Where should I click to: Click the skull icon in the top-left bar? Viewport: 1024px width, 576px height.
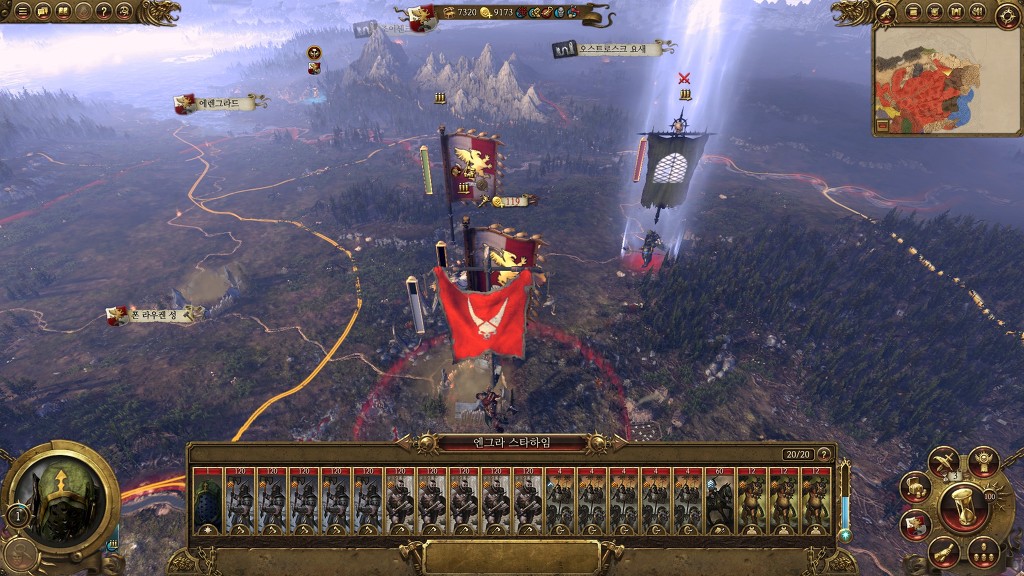(x=124, y=12)
